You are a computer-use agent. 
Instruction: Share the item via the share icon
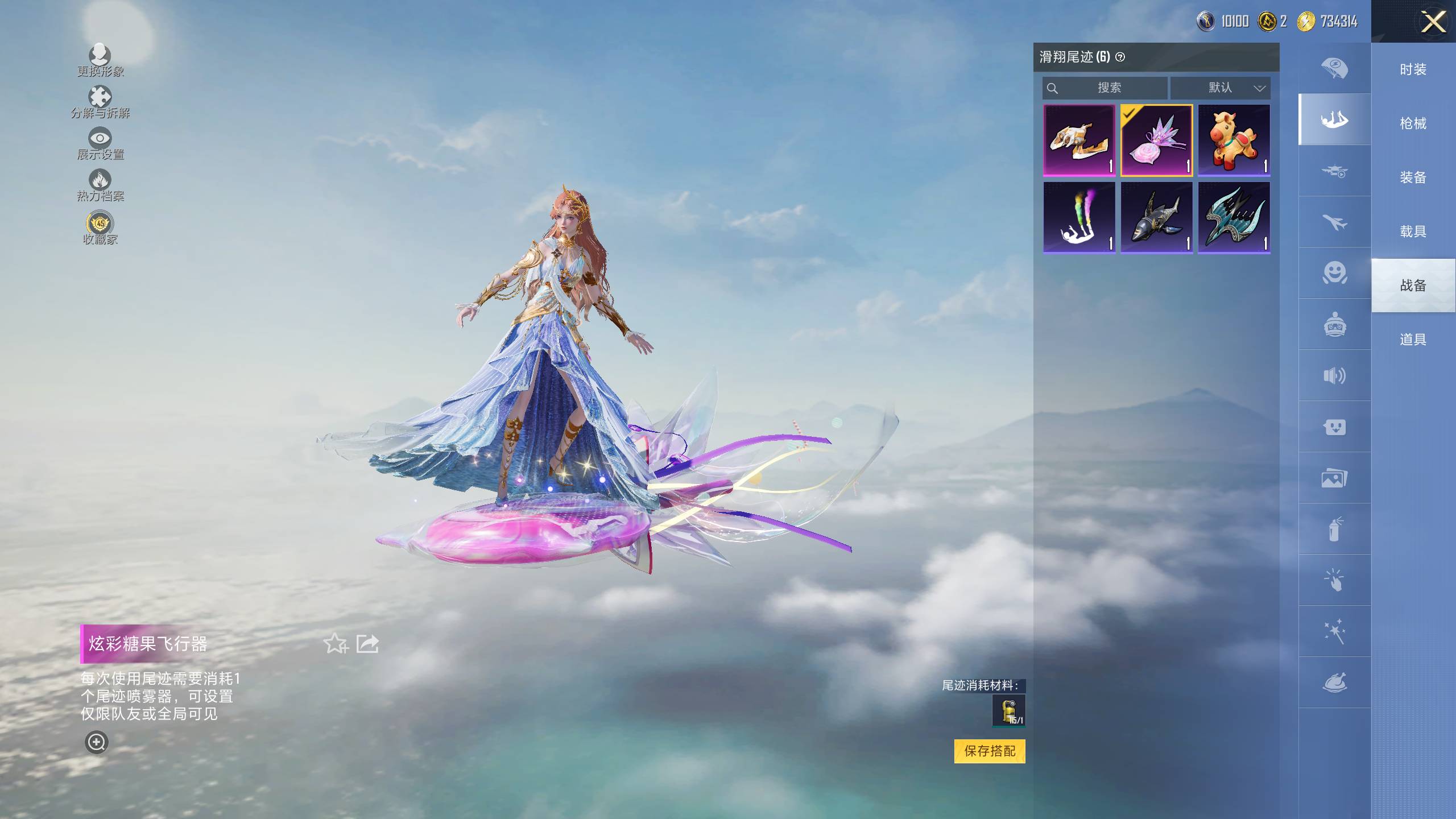367,644
